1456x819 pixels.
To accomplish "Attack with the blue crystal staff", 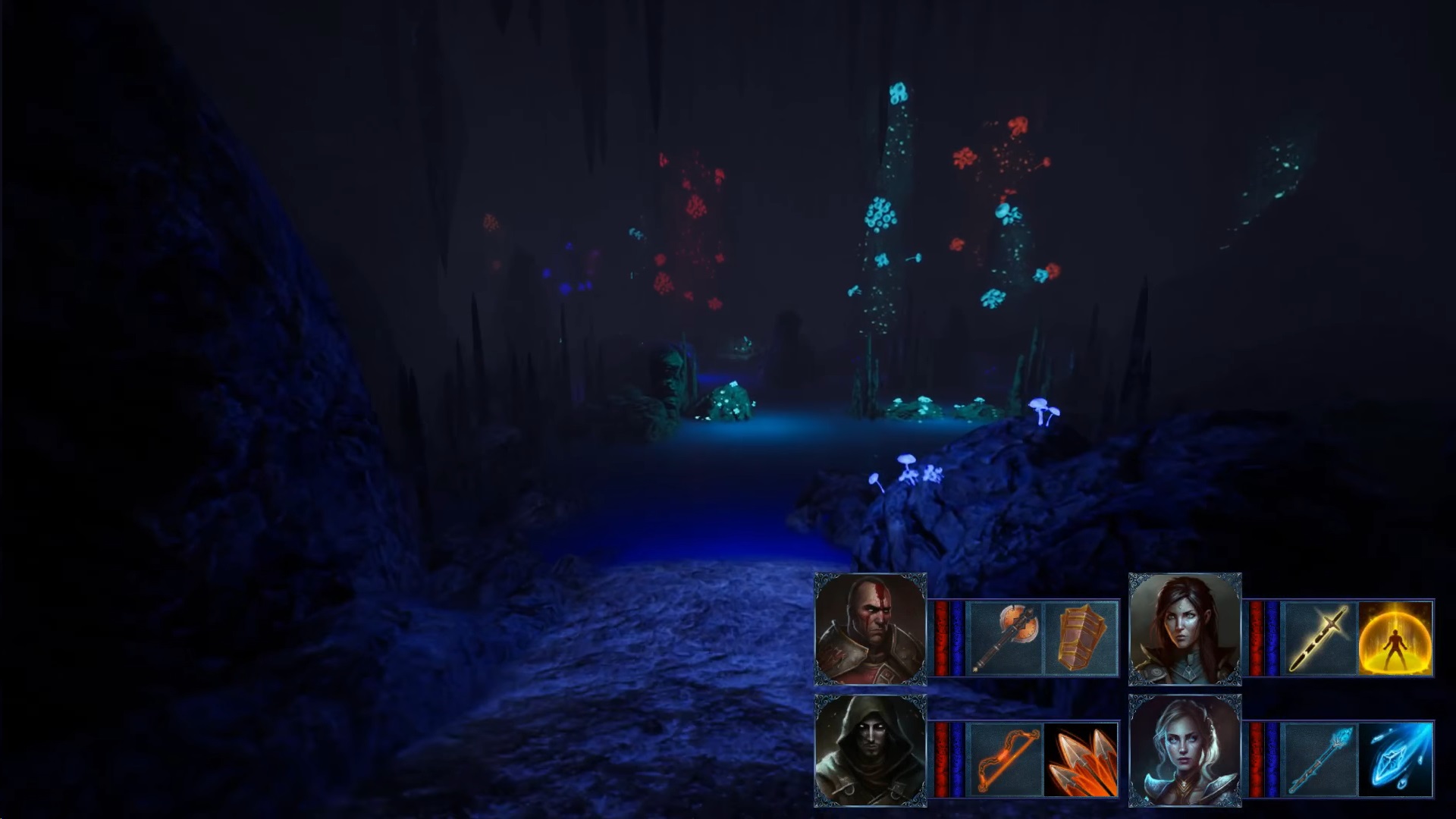I will click(1319, 759).
